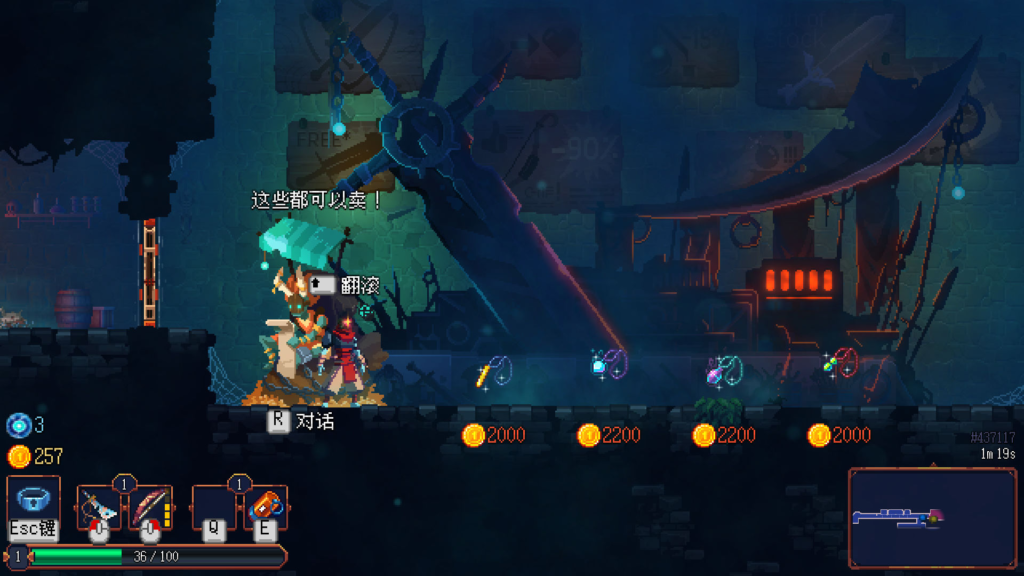Select the health flask slot
This screenshot has height=576, width=1024.
(x=33, y=500)
